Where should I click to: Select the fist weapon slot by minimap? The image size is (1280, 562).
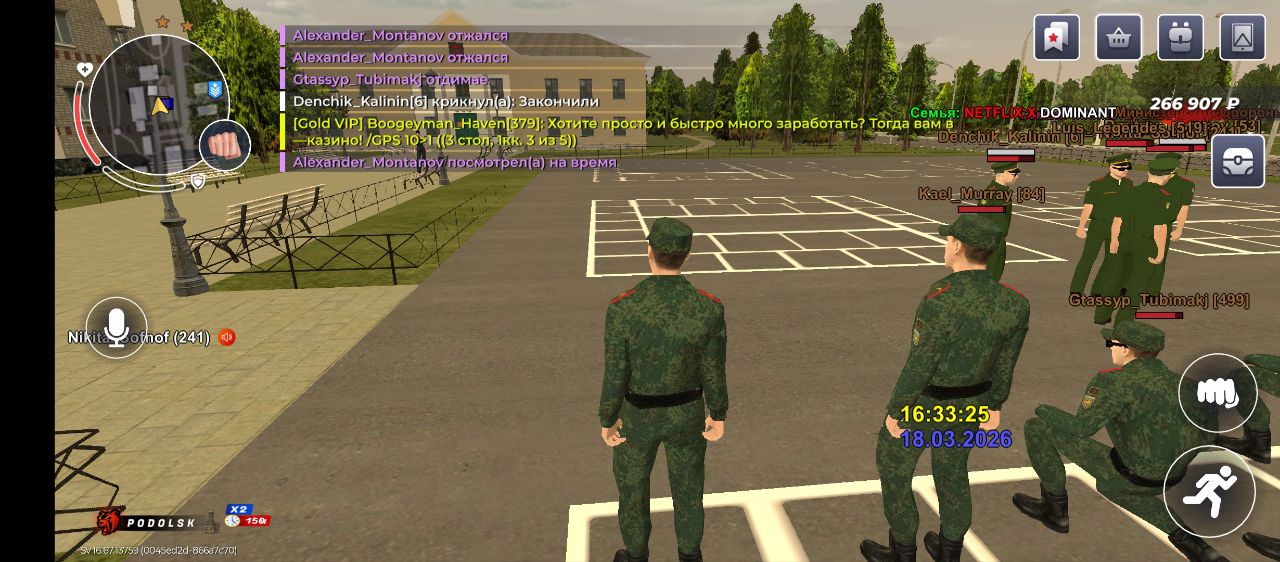226,146
